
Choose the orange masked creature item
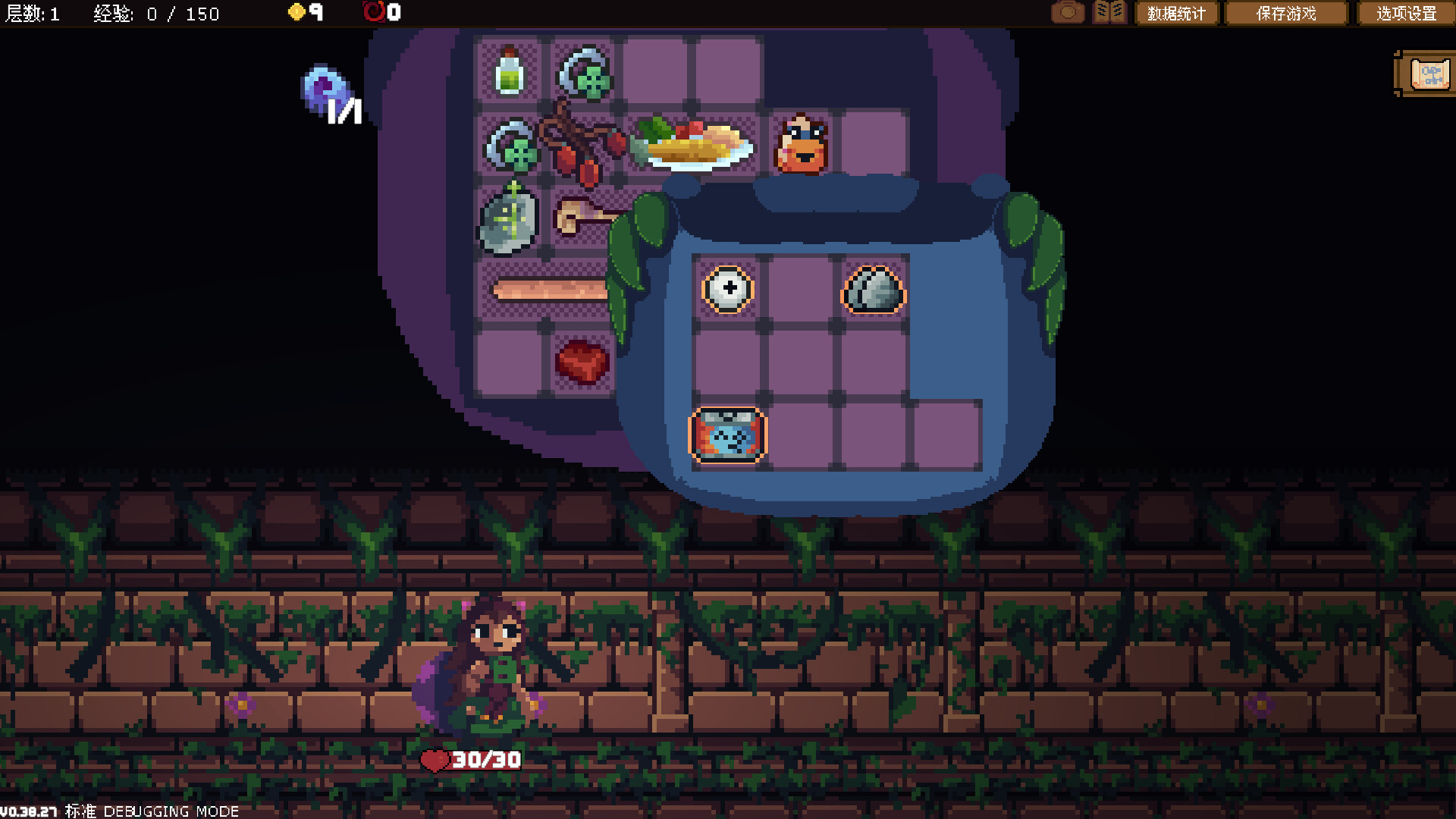pos(802,145)
